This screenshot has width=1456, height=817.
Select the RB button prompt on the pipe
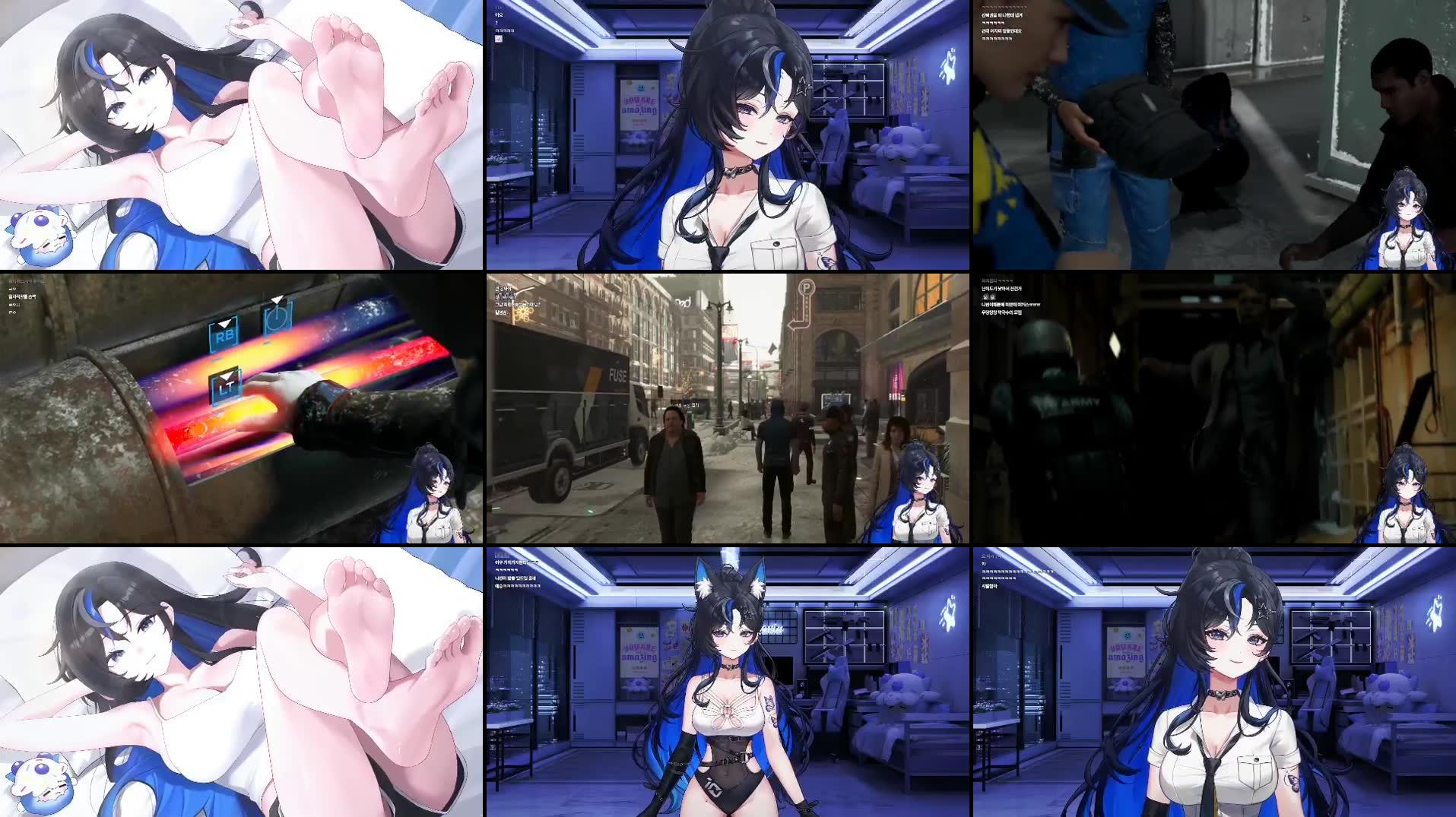(225, 336)
